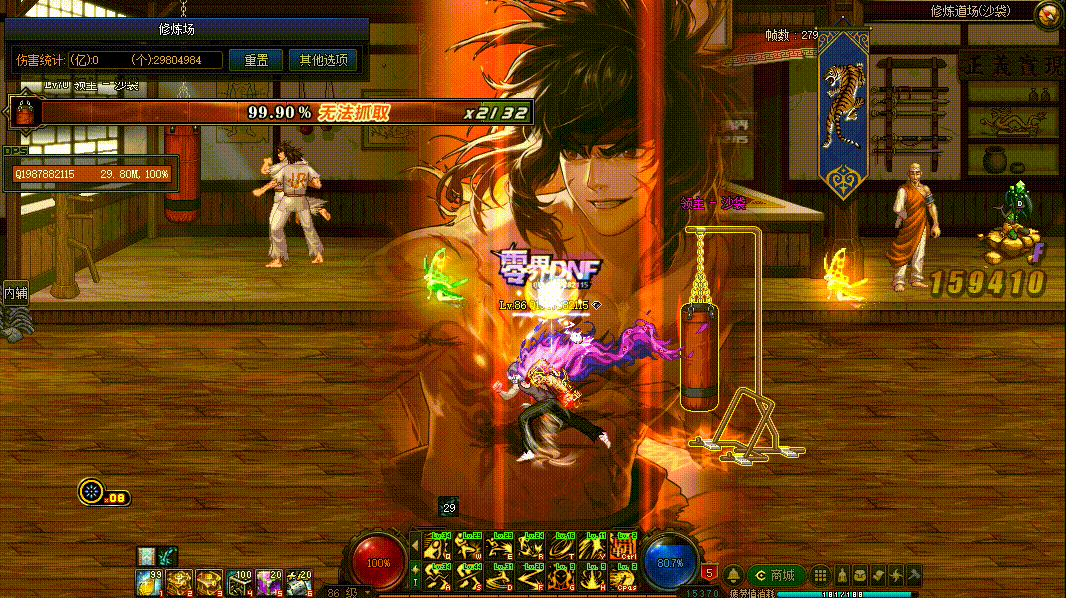This screenshot has width=1066, height=598.
Task: Activate the S hotkey skill
Action: [468, 576]
